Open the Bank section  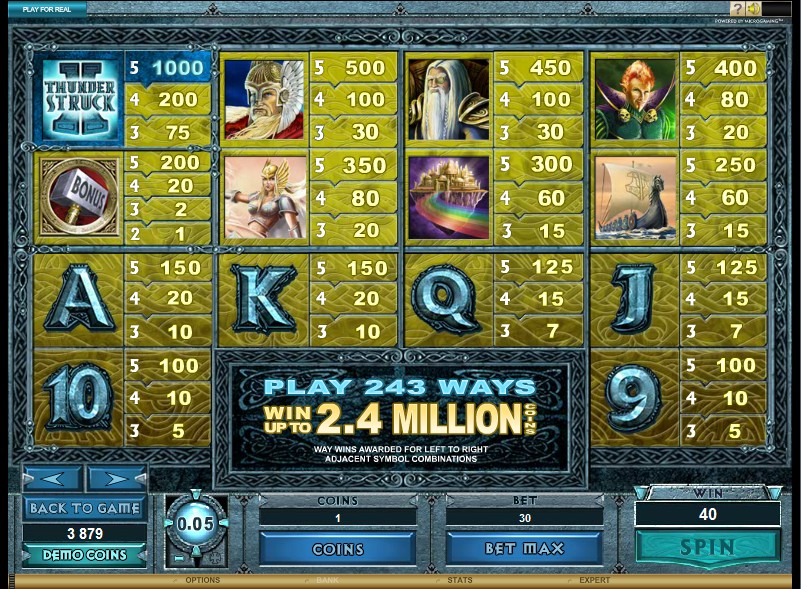[328, 580]
